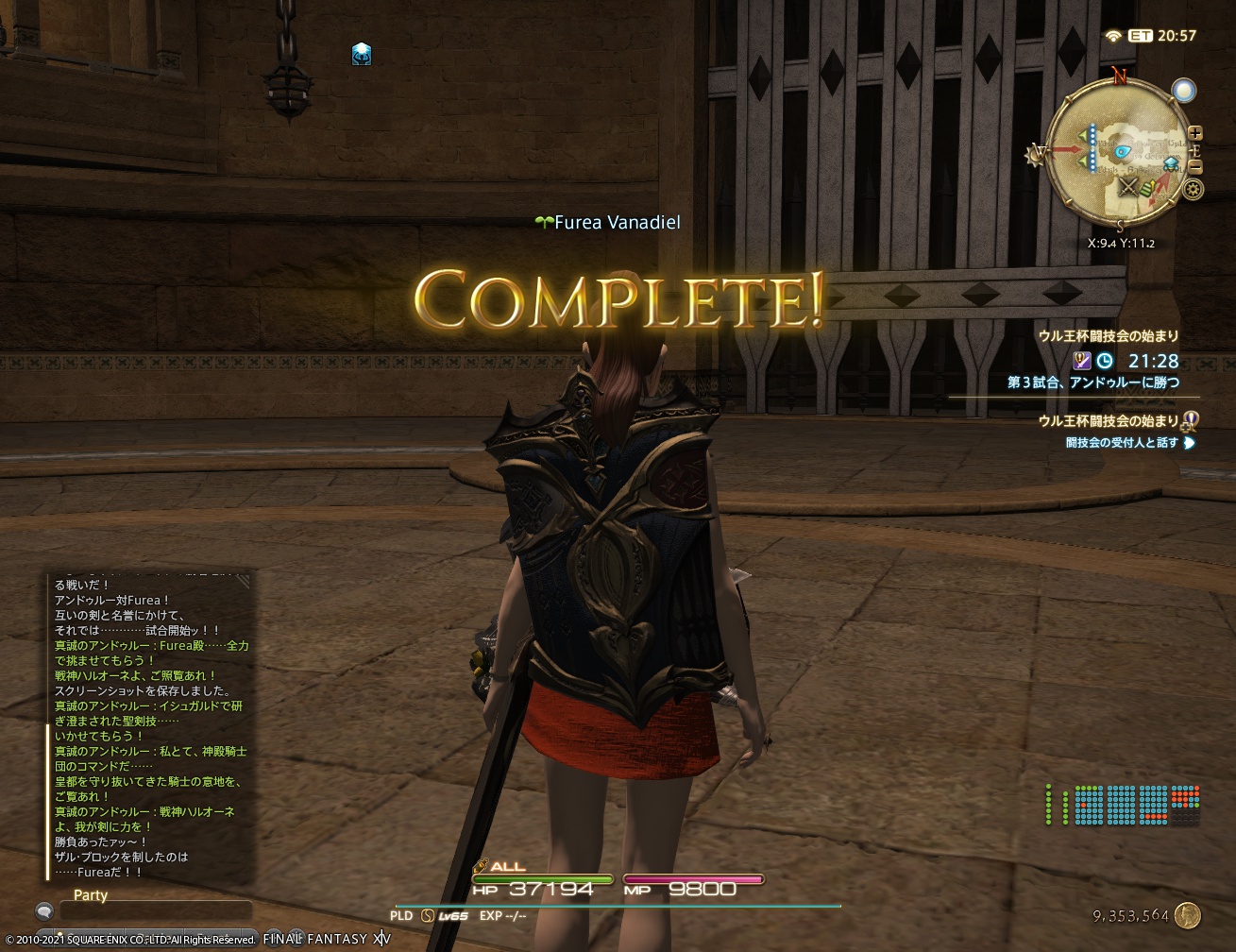Click the crossed swords duty icon on the minimap
Image resolution: width=1236 pixels, height=952 pixels.
click(1128, 188)
